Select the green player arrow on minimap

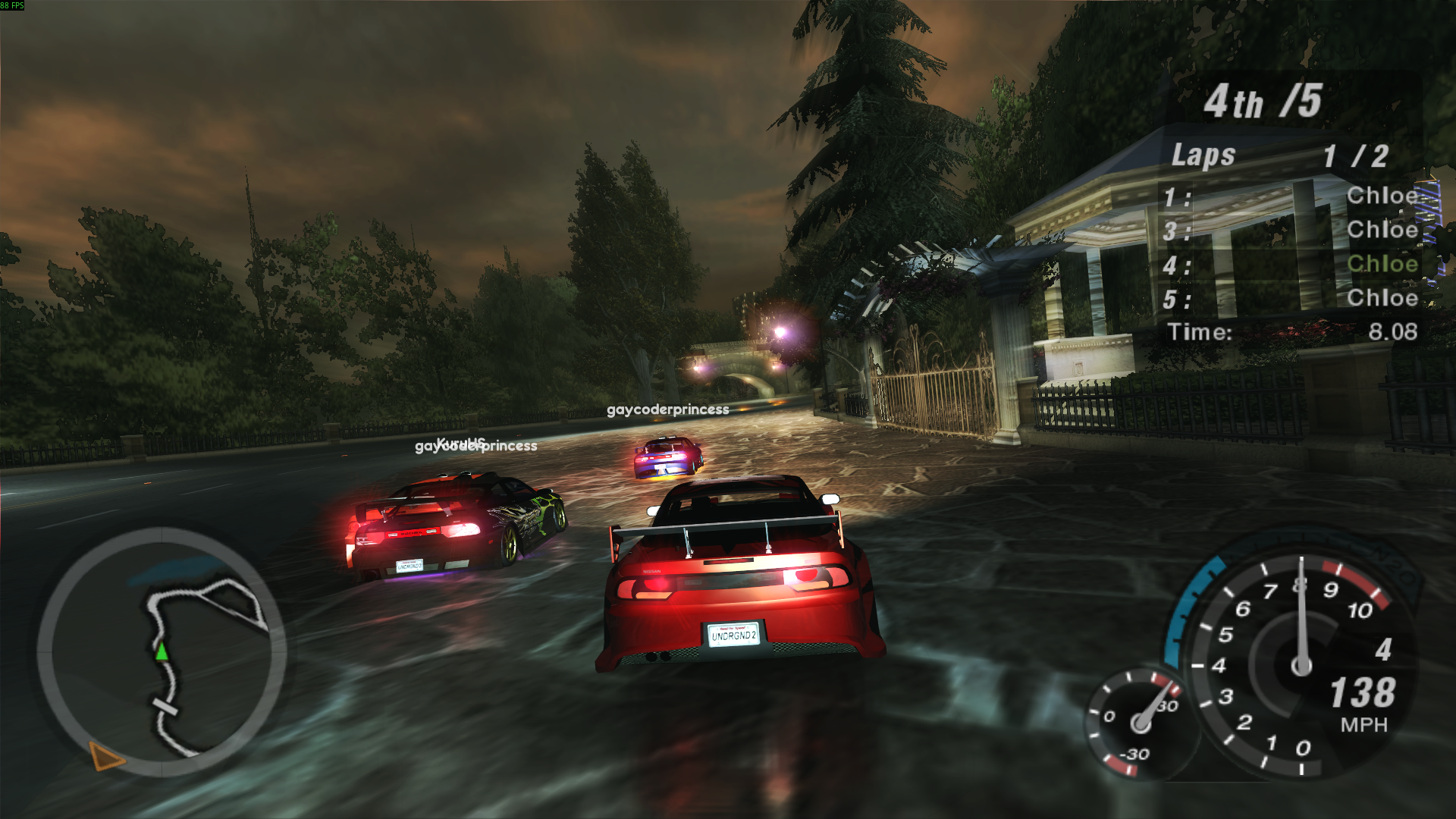(x=162, y=651)
